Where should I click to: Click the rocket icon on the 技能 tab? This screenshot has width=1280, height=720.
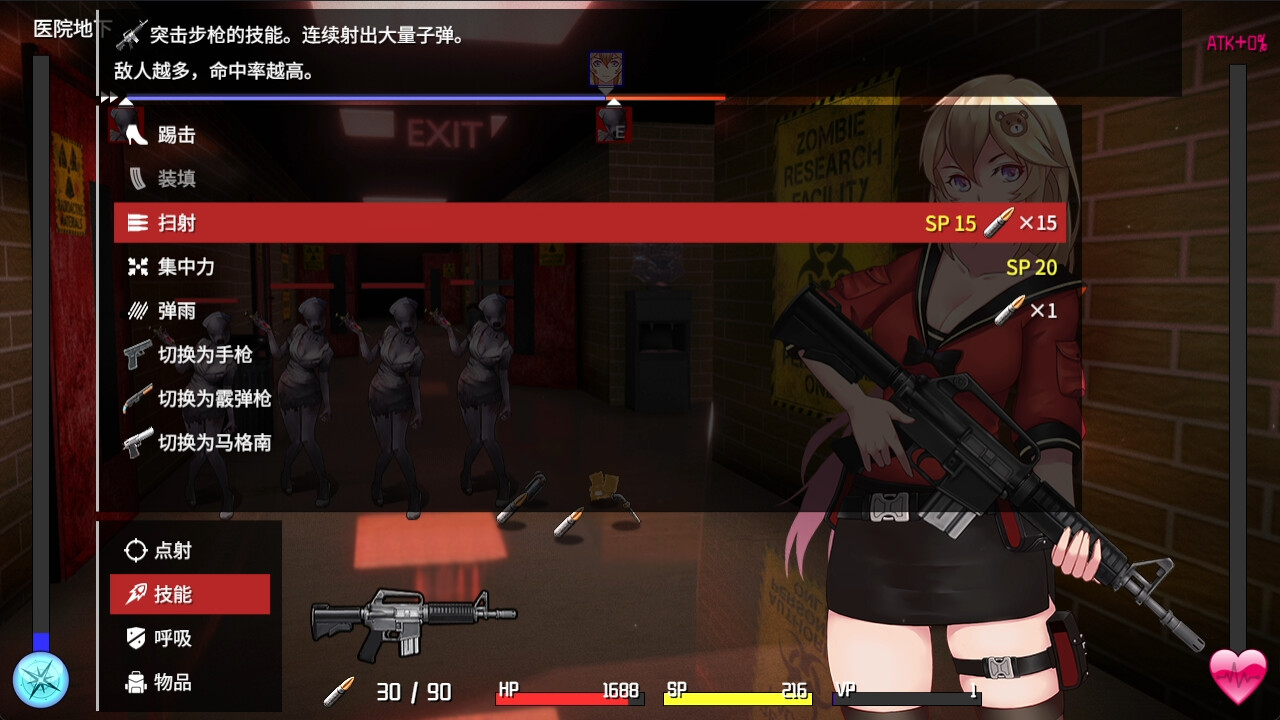[x=136, y=594]
